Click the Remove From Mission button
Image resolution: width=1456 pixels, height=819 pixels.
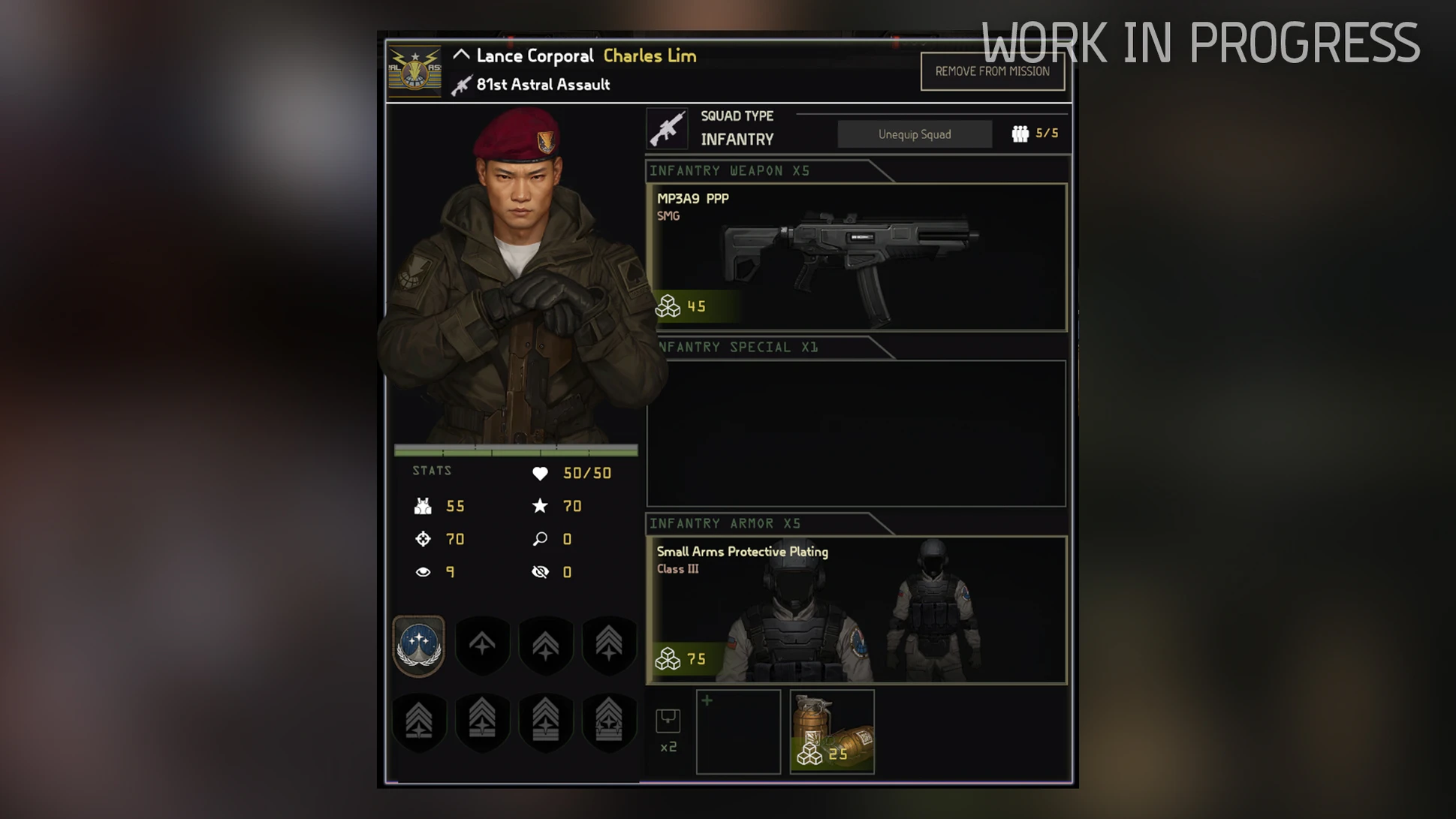pos(992,72)
